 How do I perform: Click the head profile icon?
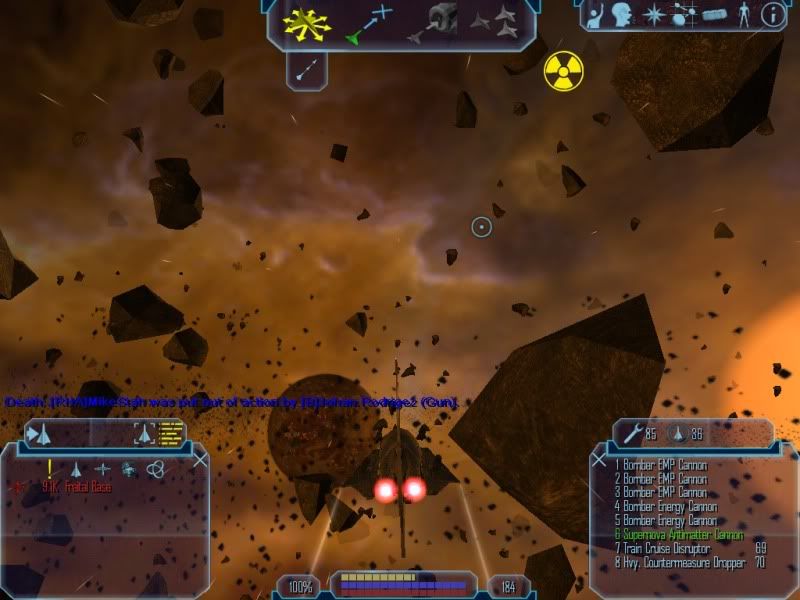pyautogui.click(x=624, y=14)
